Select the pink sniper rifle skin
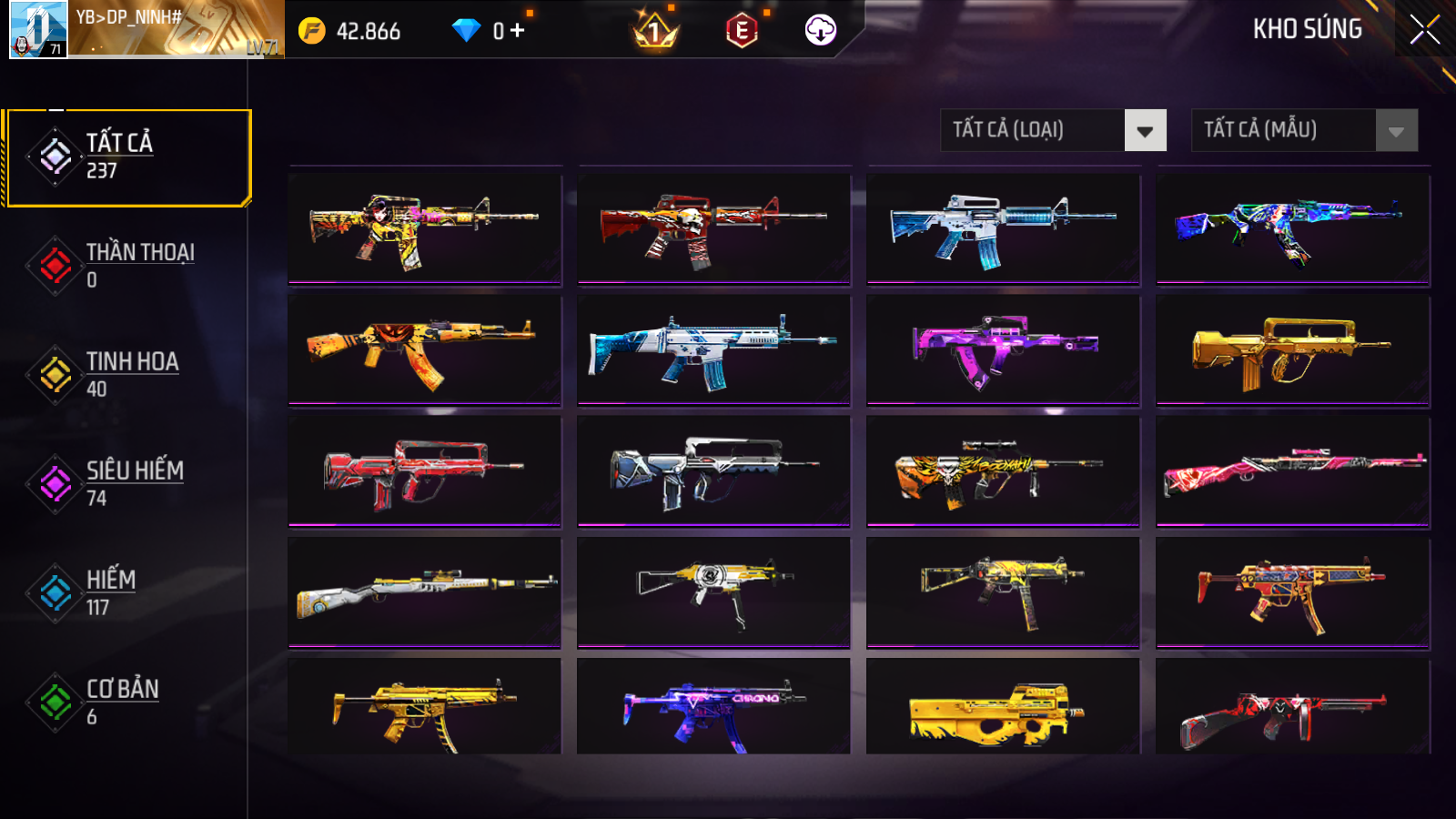The image size is (1456, 819). tap(1292, 471)
